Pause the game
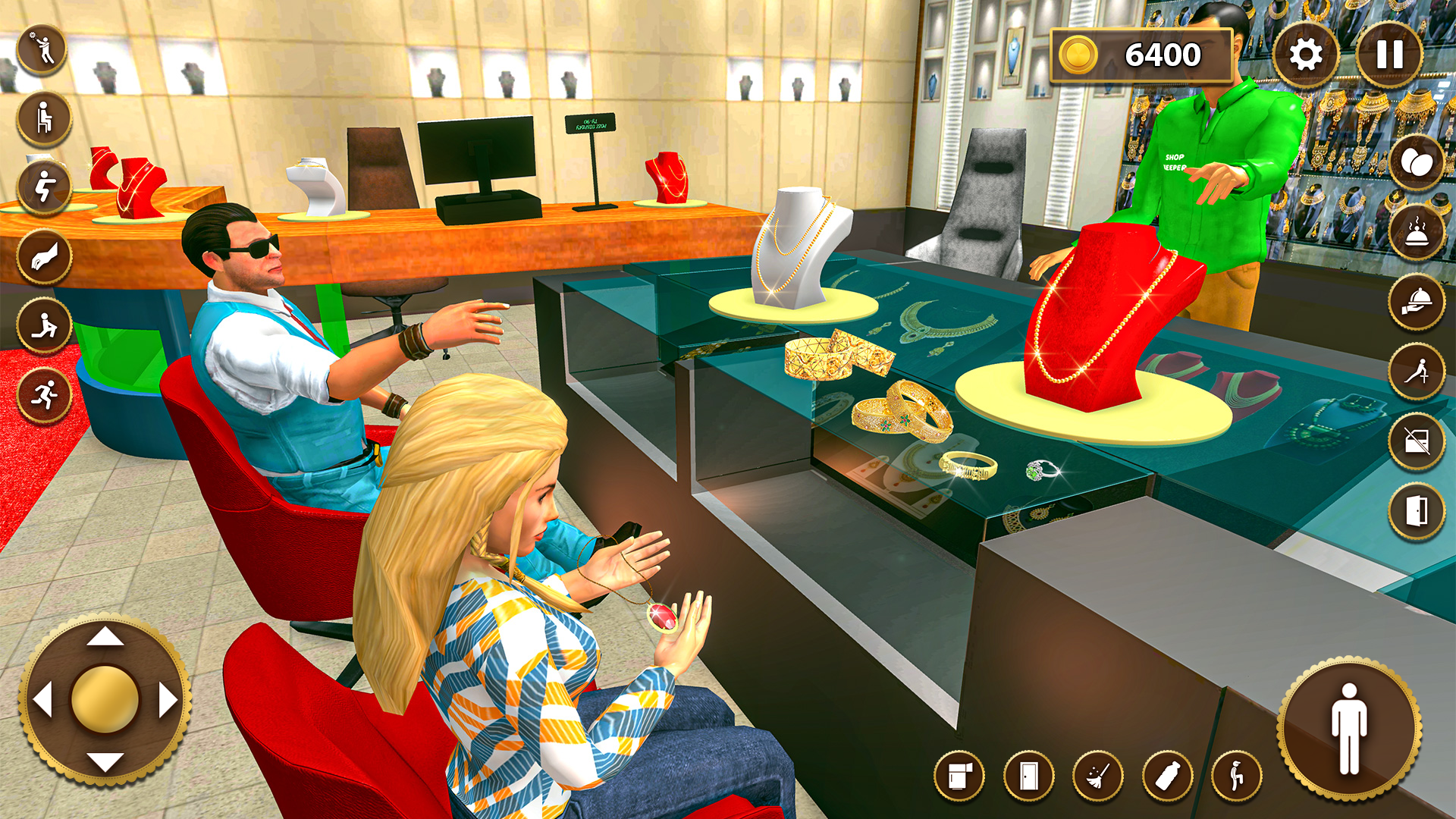Viewport: 1456px width, 819px height. [1390, 53]
